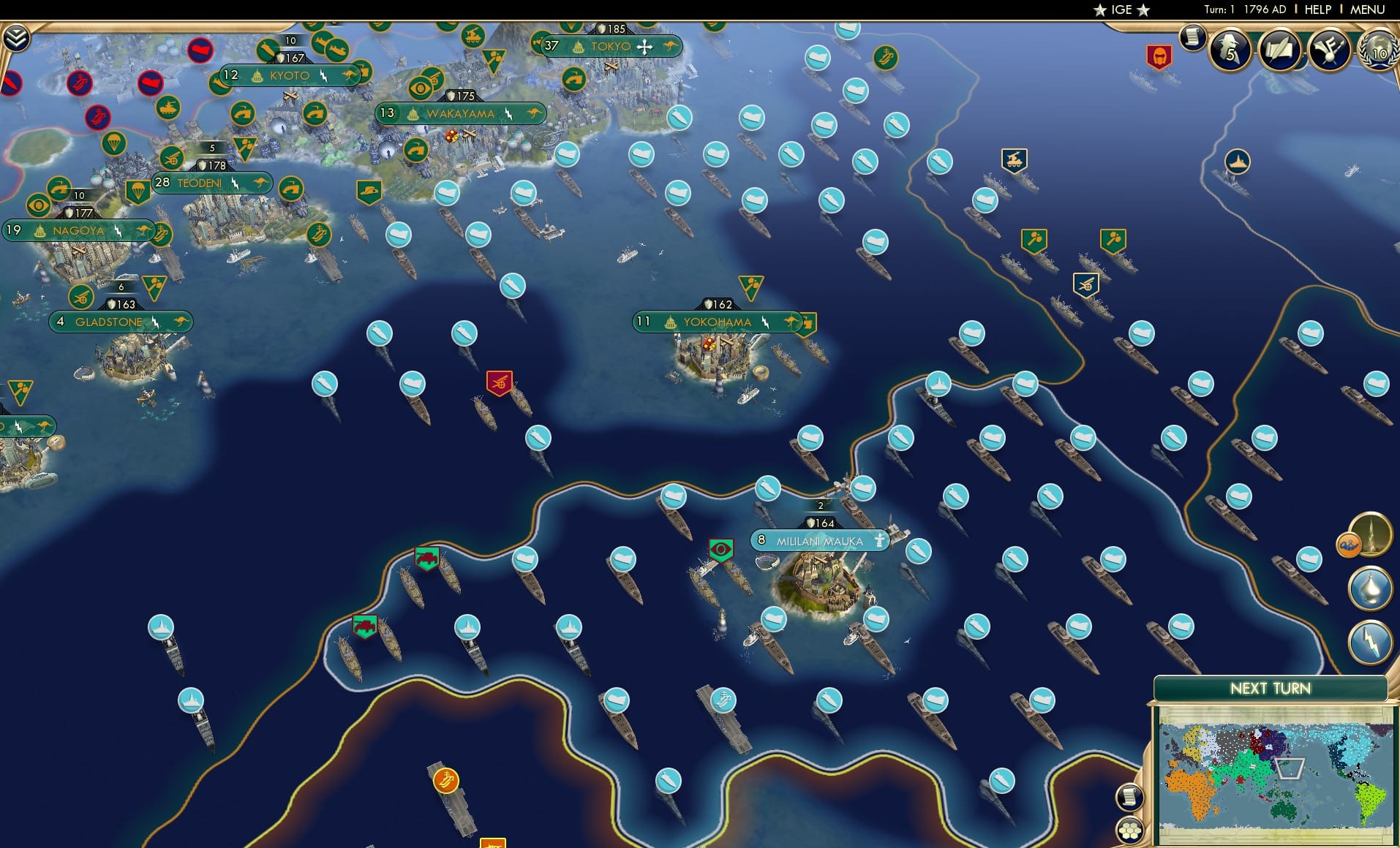Open the Diplomacy overview quill icon
The height and width of the screenshot is (848, 1400).
tap(1279, 51)
